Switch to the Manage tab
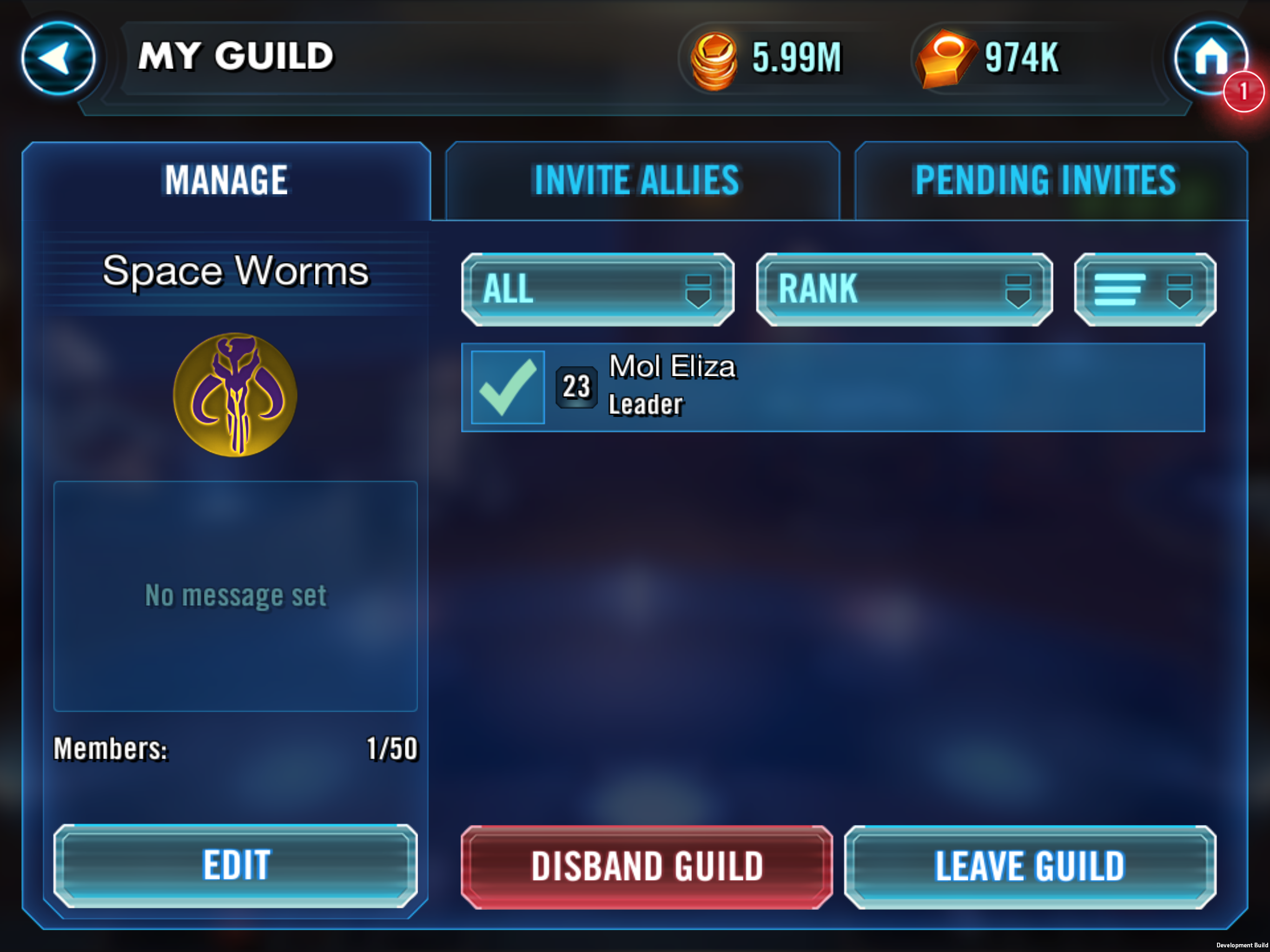The height and width of the screenshot is (952, 1270). [226, 180]
